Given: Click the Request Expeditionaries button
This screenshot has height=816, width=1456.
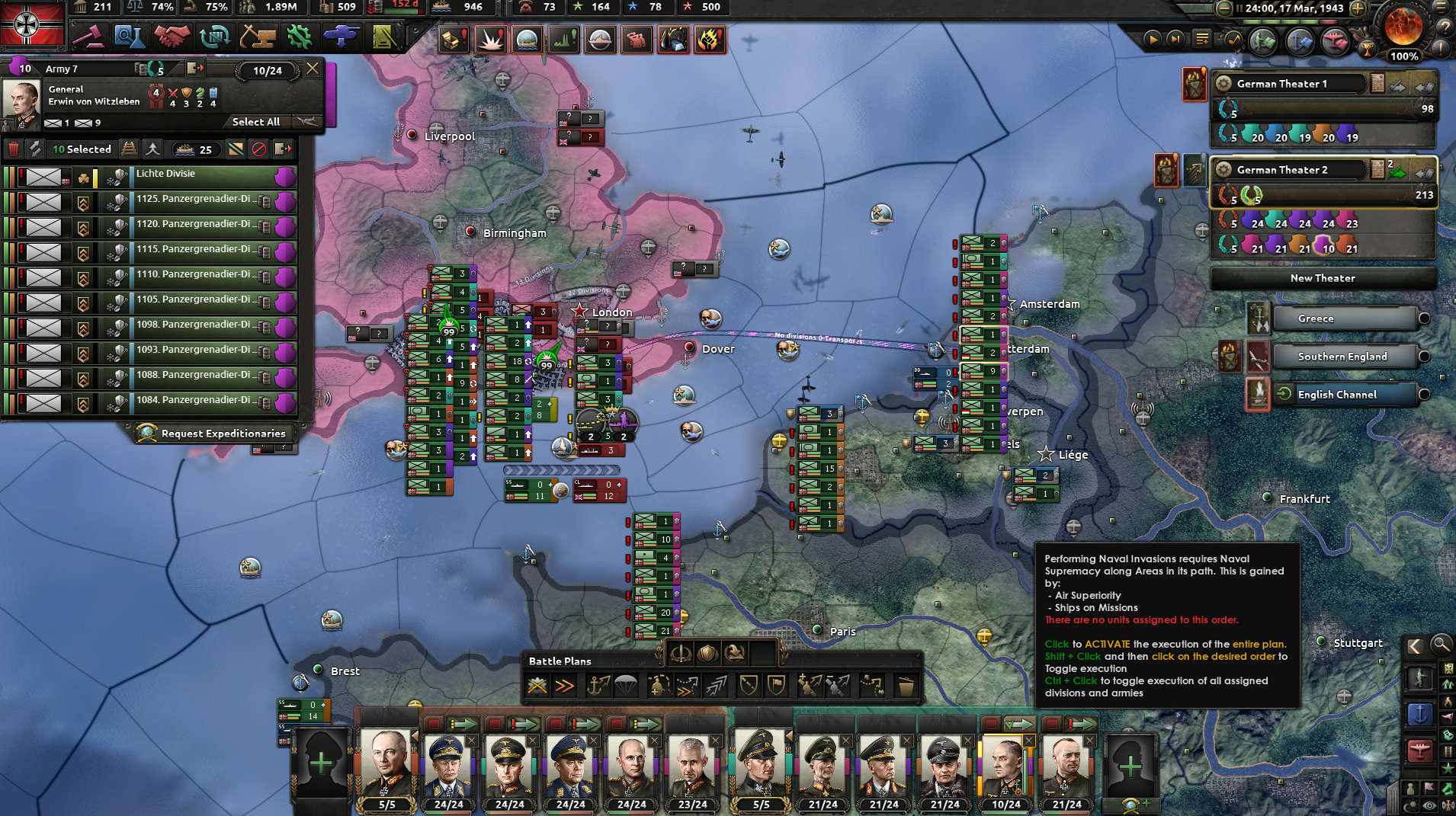Looking at the screenshot, I should [x=214, y=433].
